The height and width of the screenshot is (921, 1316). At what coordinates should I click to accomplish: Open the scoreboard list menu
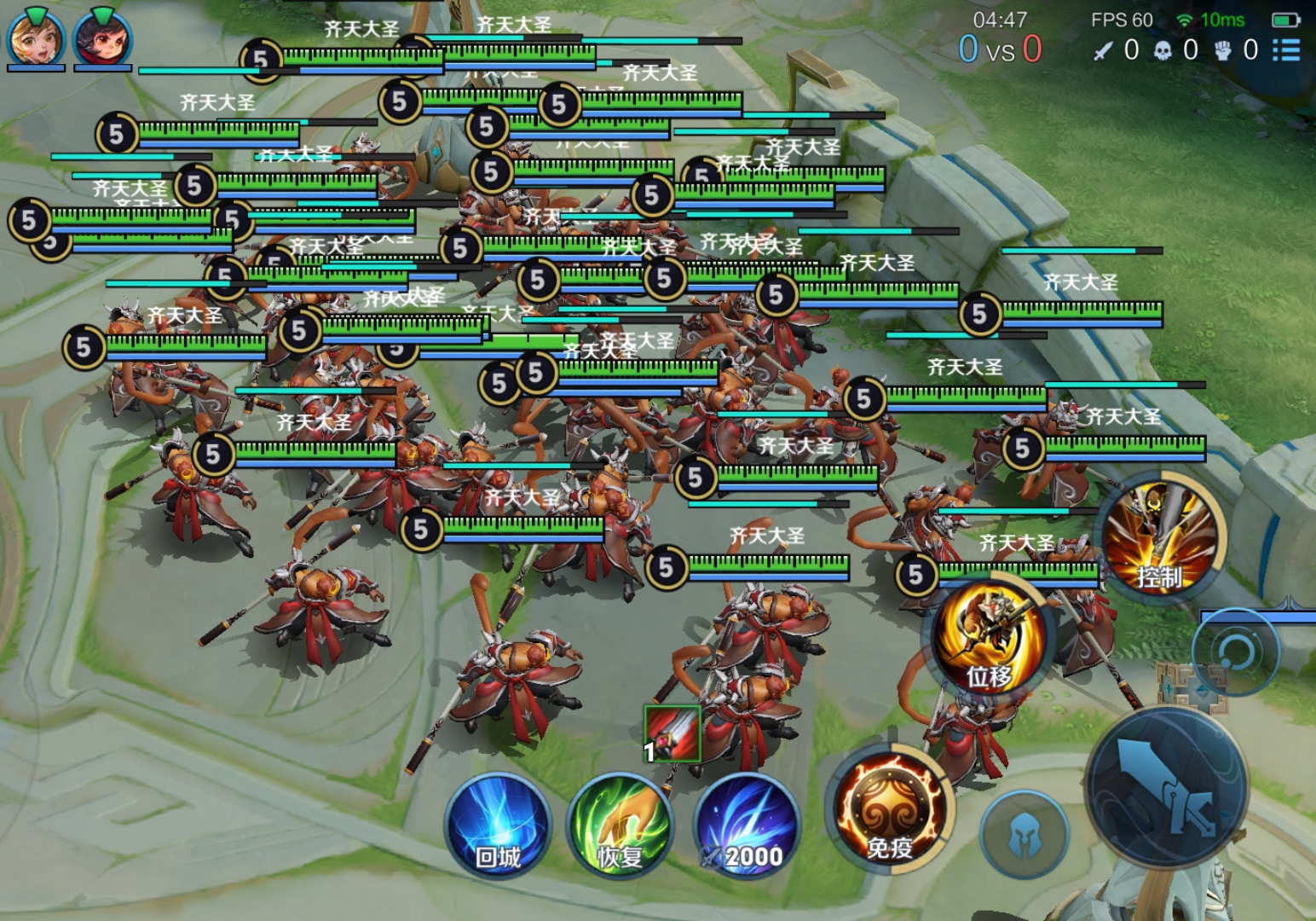point(1286,50)
